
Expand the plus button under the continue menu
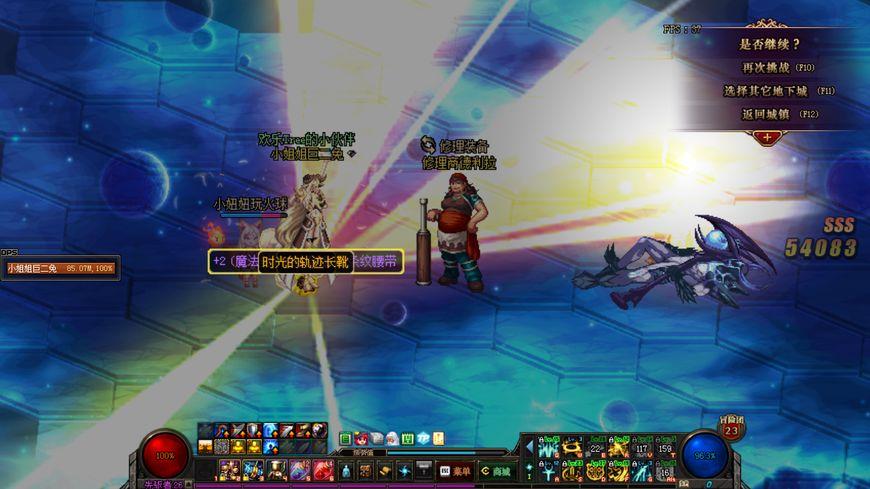pos(767,136)
